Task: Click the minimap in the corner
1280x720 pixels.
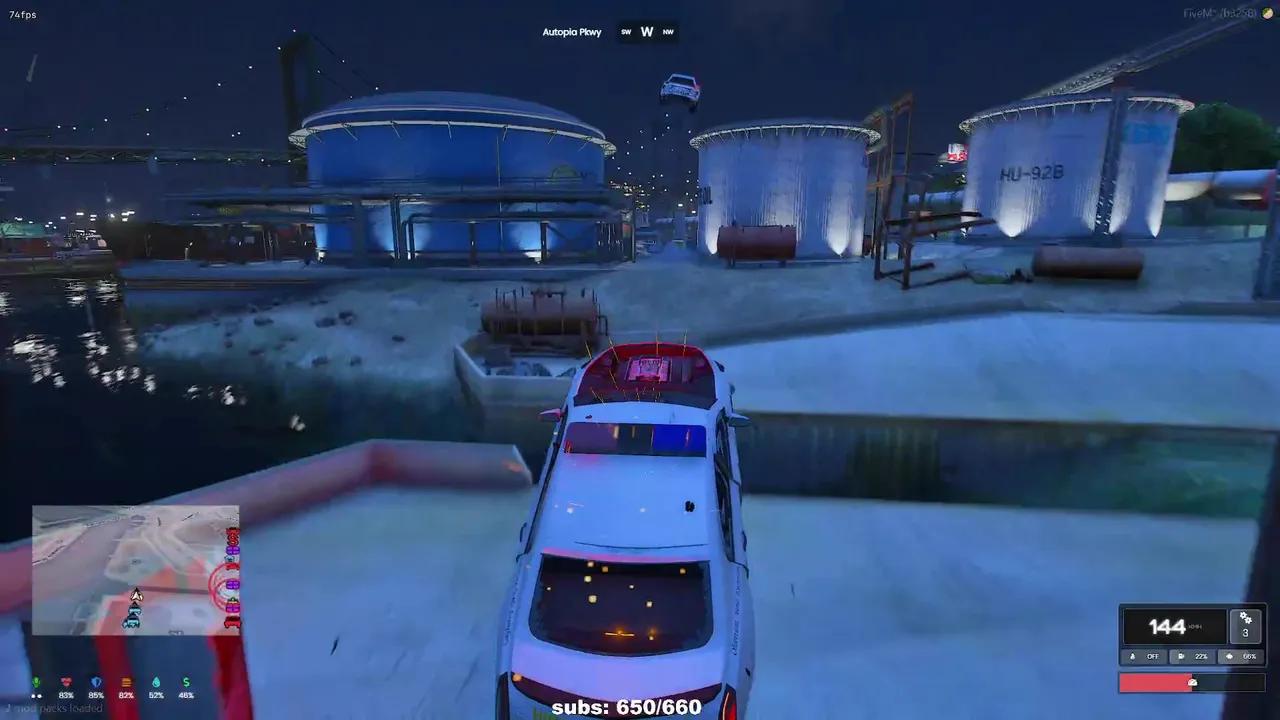Action: (x=136, y=570)
